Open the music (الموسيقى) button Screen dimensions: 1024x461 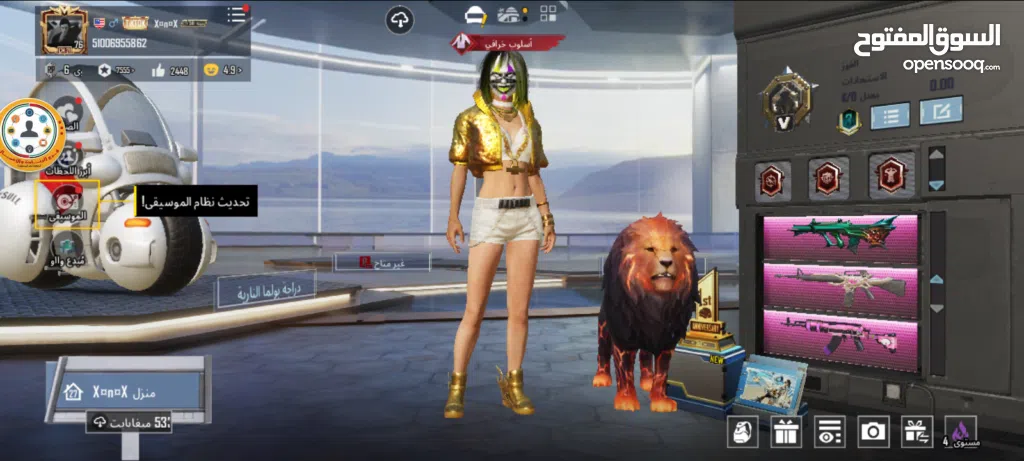68,201
